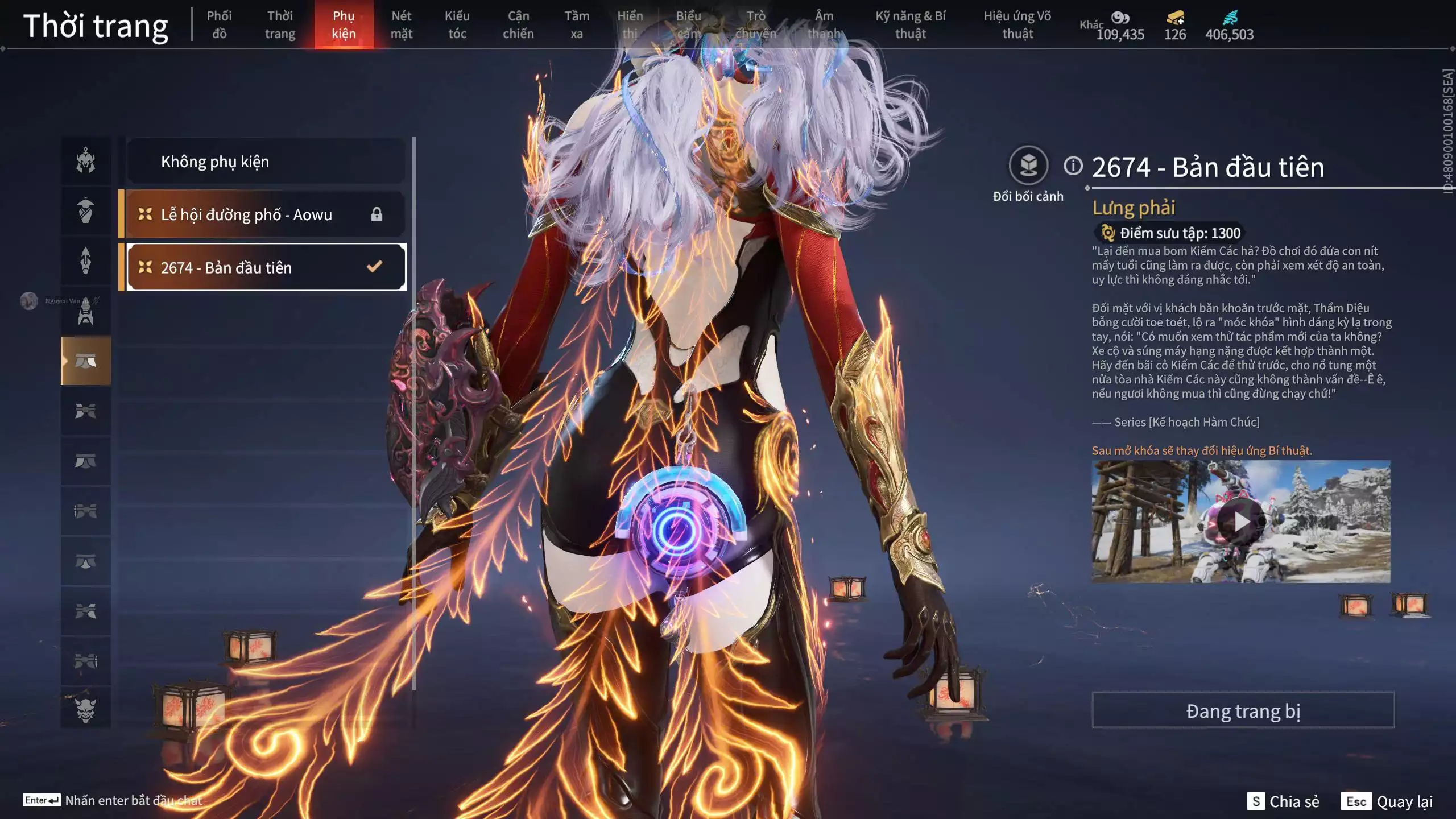1456x819 pixels.
Task: Click the Đang trang bị button
Action: [1243, 710]
